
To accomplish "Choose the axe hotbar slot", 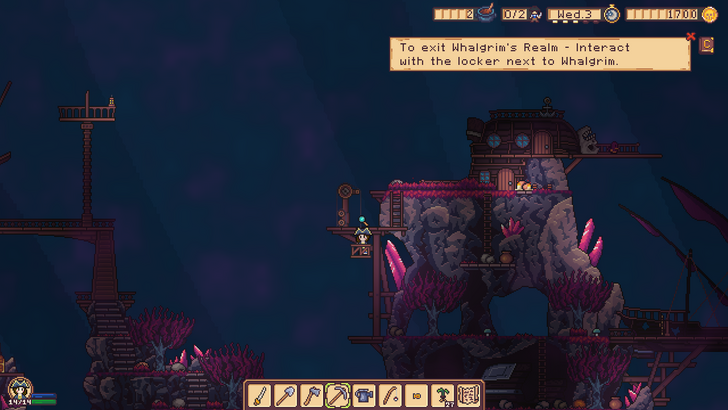I will pos(311,395).
